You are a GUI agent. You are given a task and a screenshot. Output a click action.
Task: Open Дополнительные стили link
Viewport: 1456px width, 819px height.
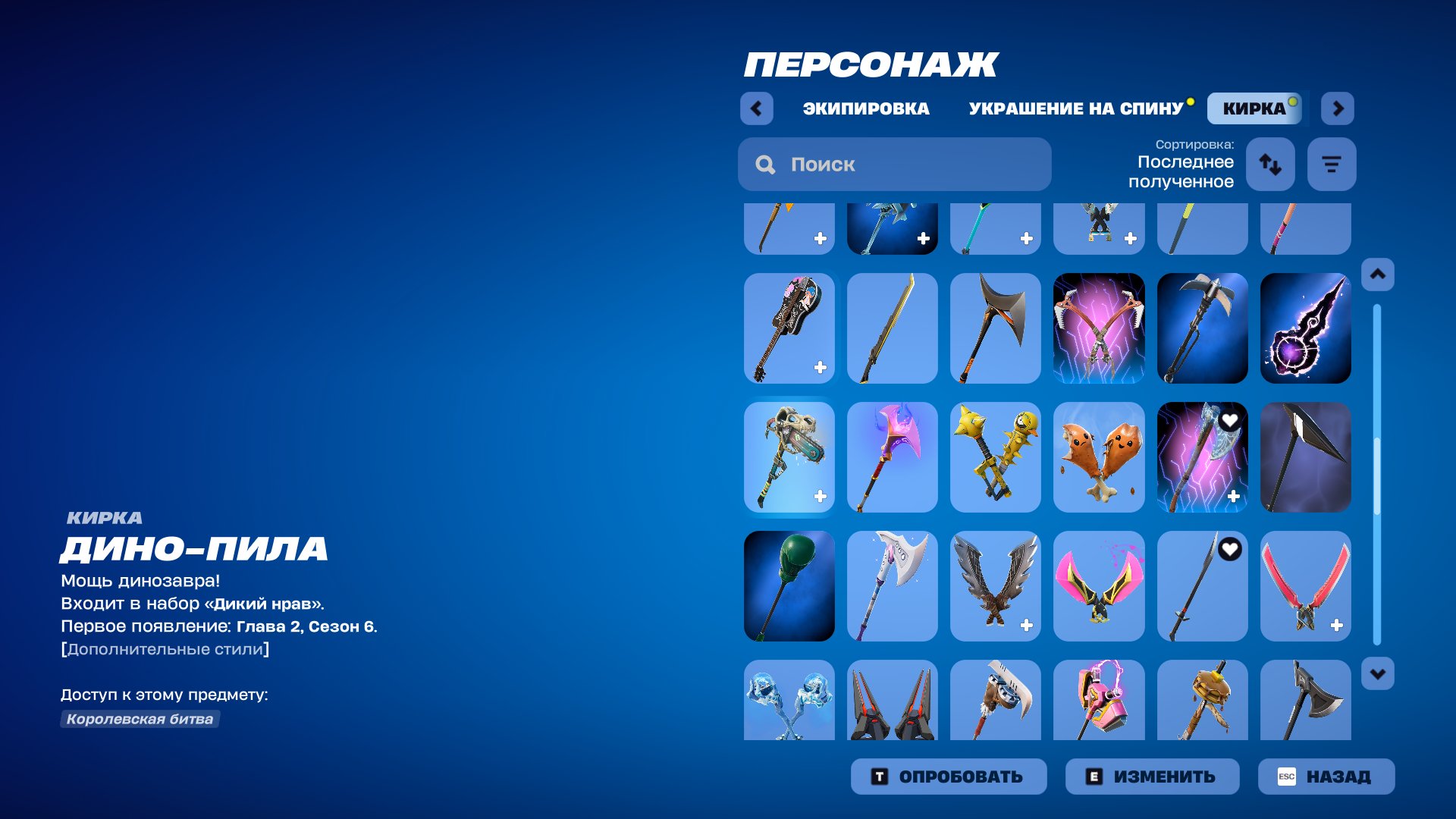point(165,648)
